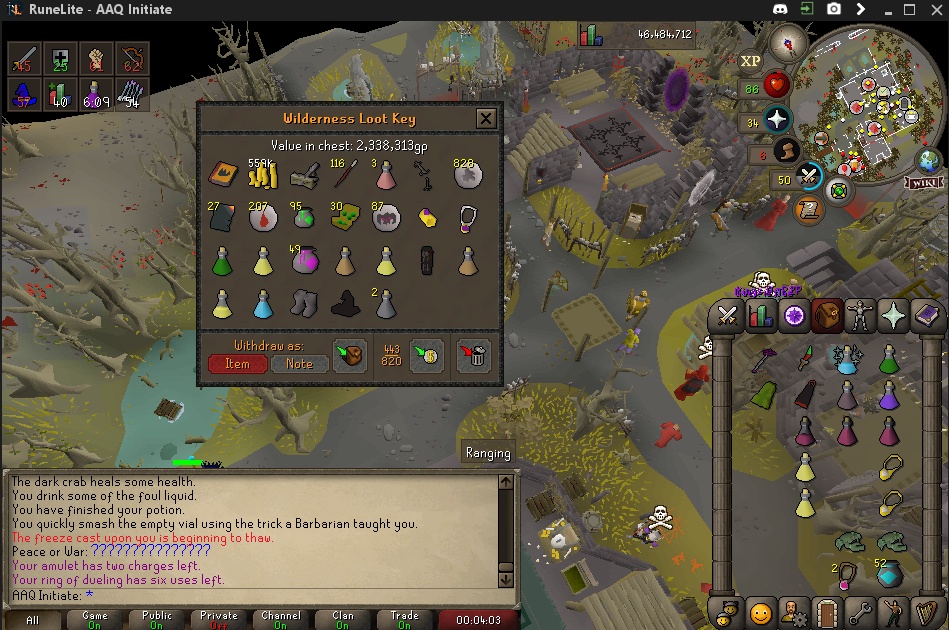Destroy chest contents with trash can button
949x630 pixels.
pos(474,356)
